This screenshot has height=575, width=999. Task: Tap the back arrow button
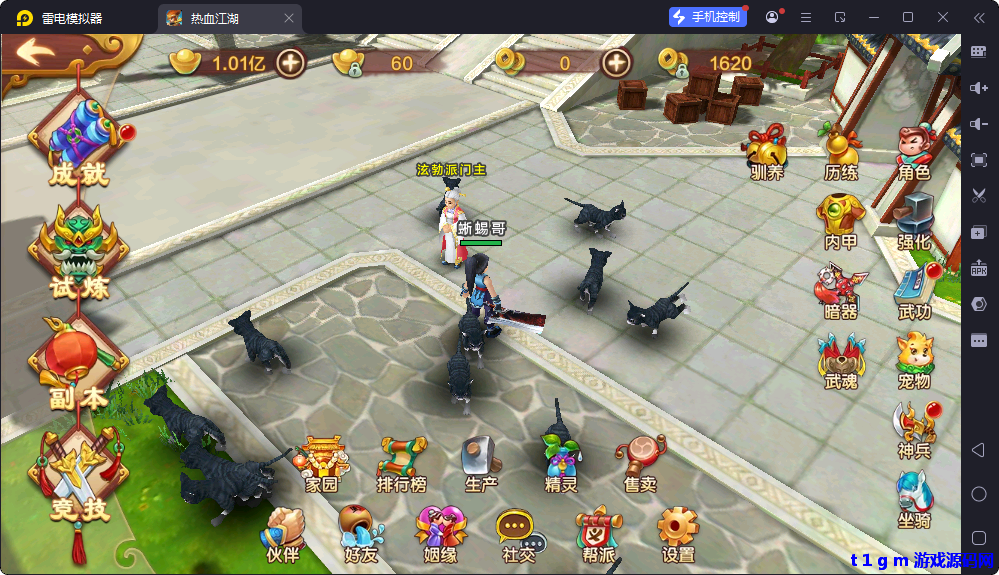(x=36, y=52)
